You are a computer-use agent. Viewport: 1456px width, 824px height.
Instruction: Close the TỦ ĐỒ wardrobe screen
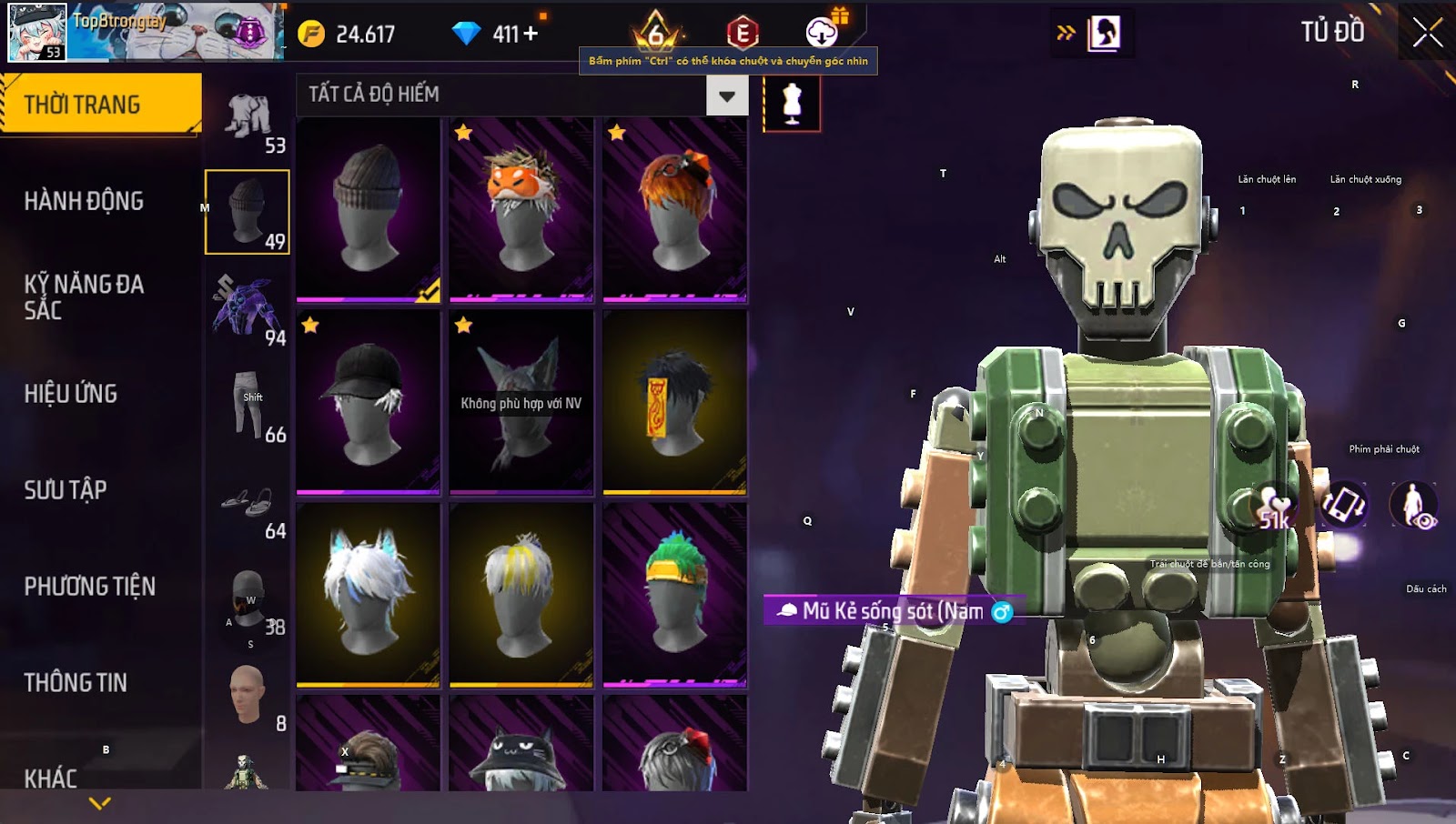[x=1427, y=33]
